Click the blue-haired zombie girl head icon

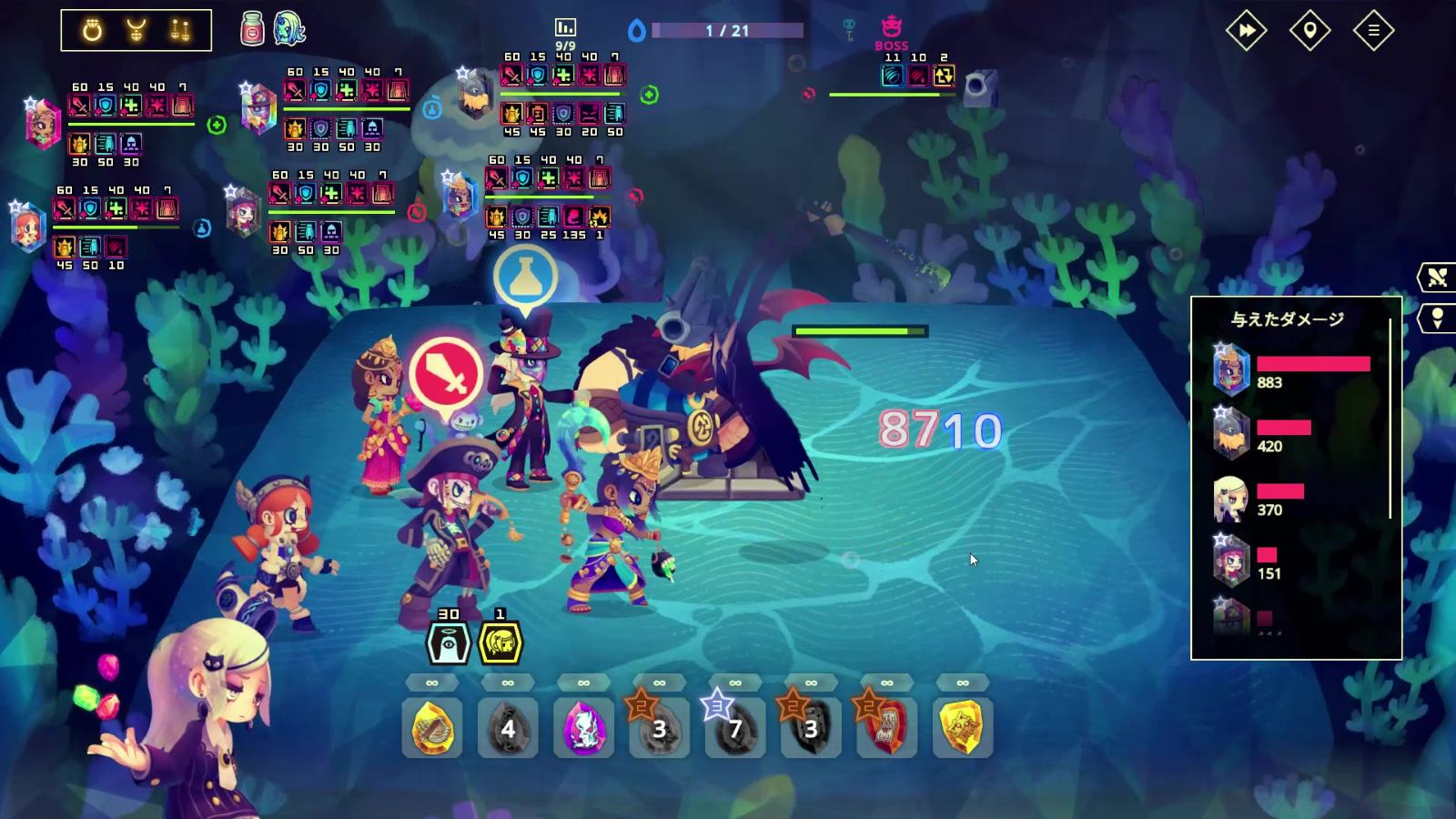(x=288, y=29)
